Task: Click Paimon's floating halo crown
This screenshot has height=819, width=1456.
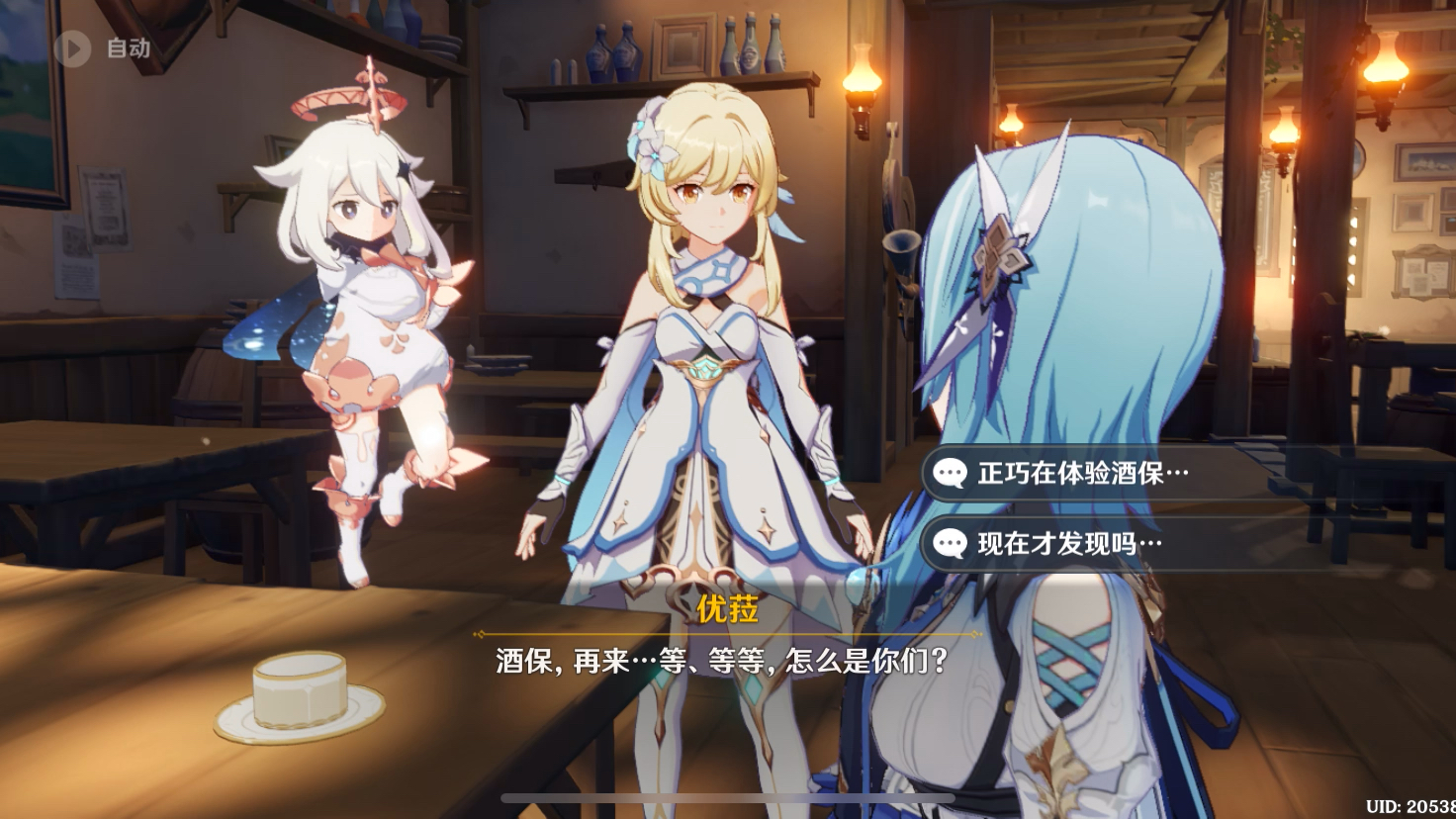Action: (346, 99)
